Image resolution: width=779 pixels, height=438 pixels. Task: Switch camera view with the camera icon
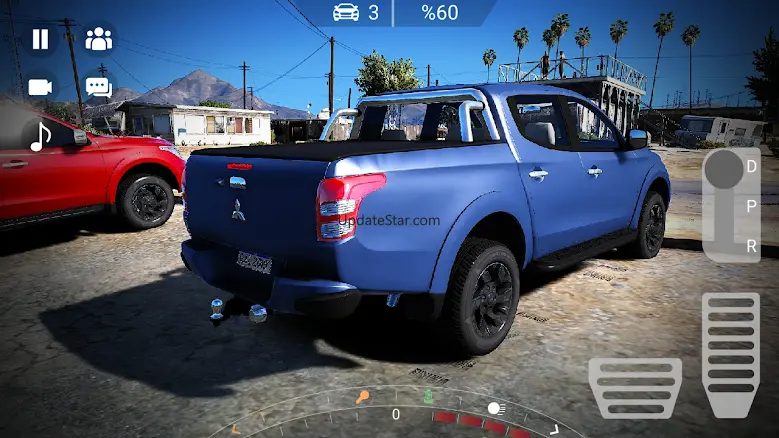pos(40,87)
